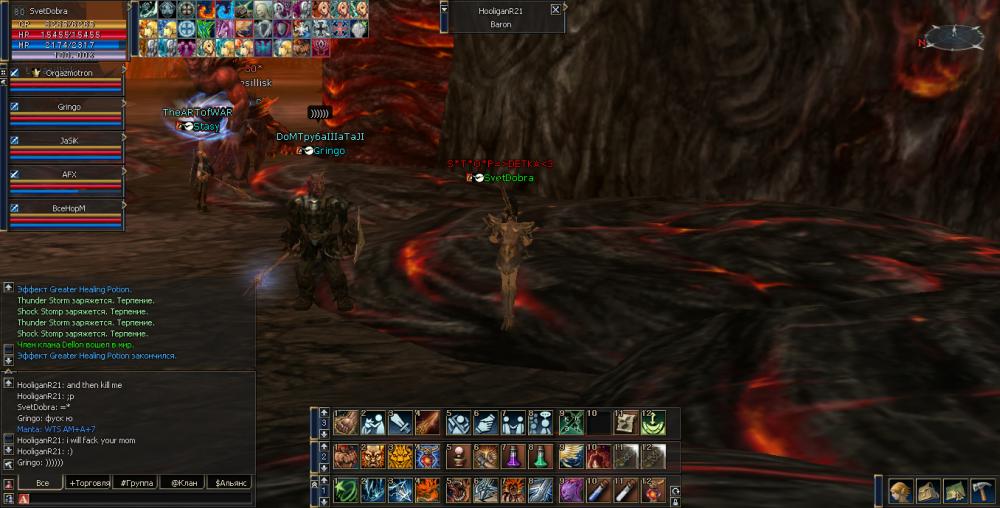Screen dimensions: 1000x508
Task: Select party member AFX in party list
Action: pyautogui.click(x=68, y=174)
